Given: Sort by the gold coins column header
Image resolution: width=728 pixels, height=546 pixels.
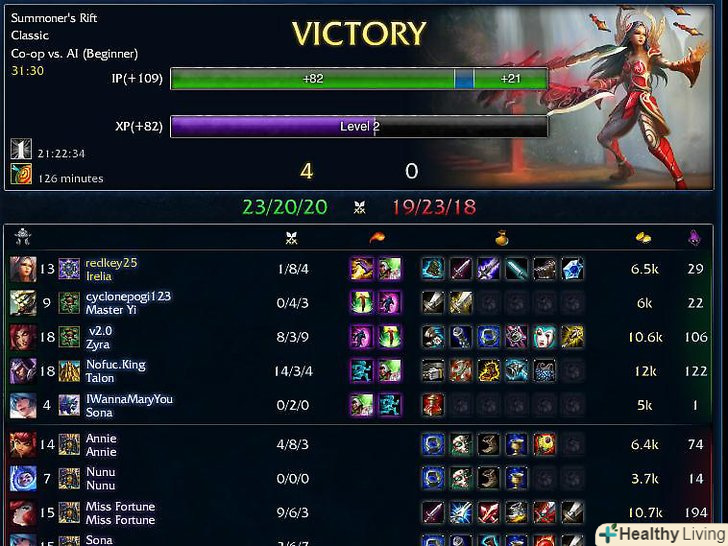Looking at the screenshot, I should point(645,237).
